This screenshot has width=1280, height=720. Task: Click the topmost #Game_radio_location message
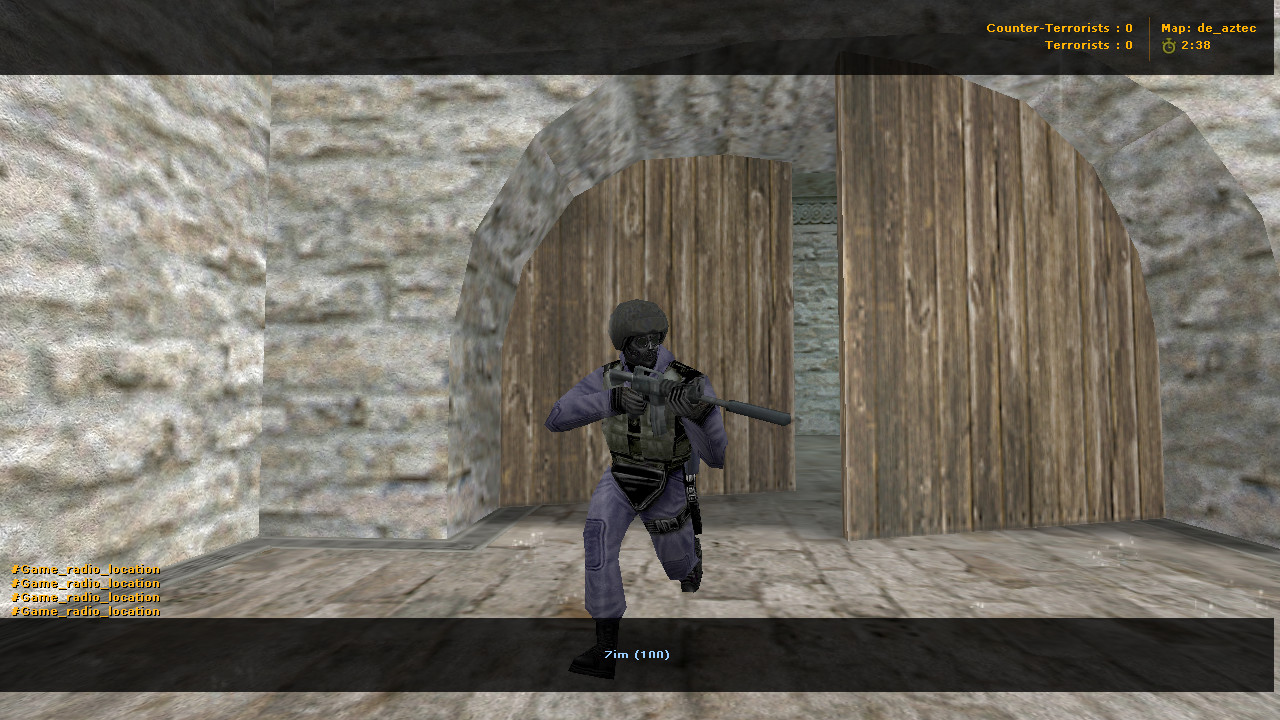[x=84, y=568]
